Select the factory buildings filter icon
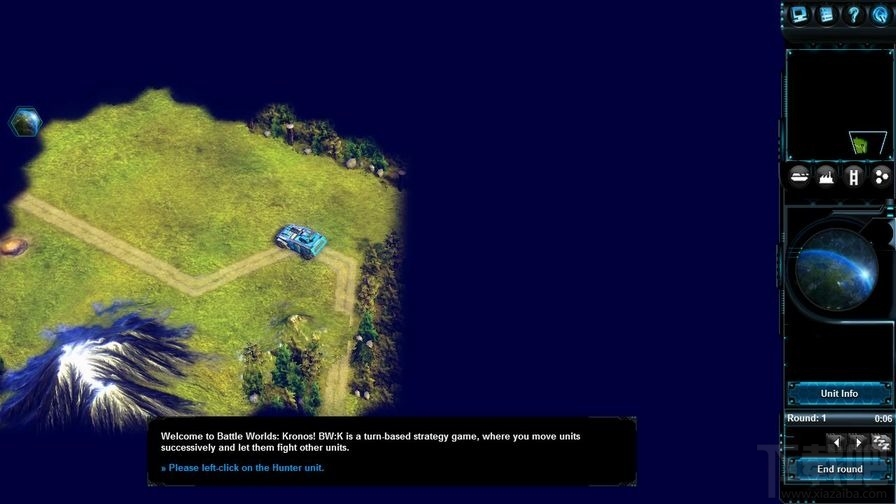896x504 pixels. click(826, 177)
